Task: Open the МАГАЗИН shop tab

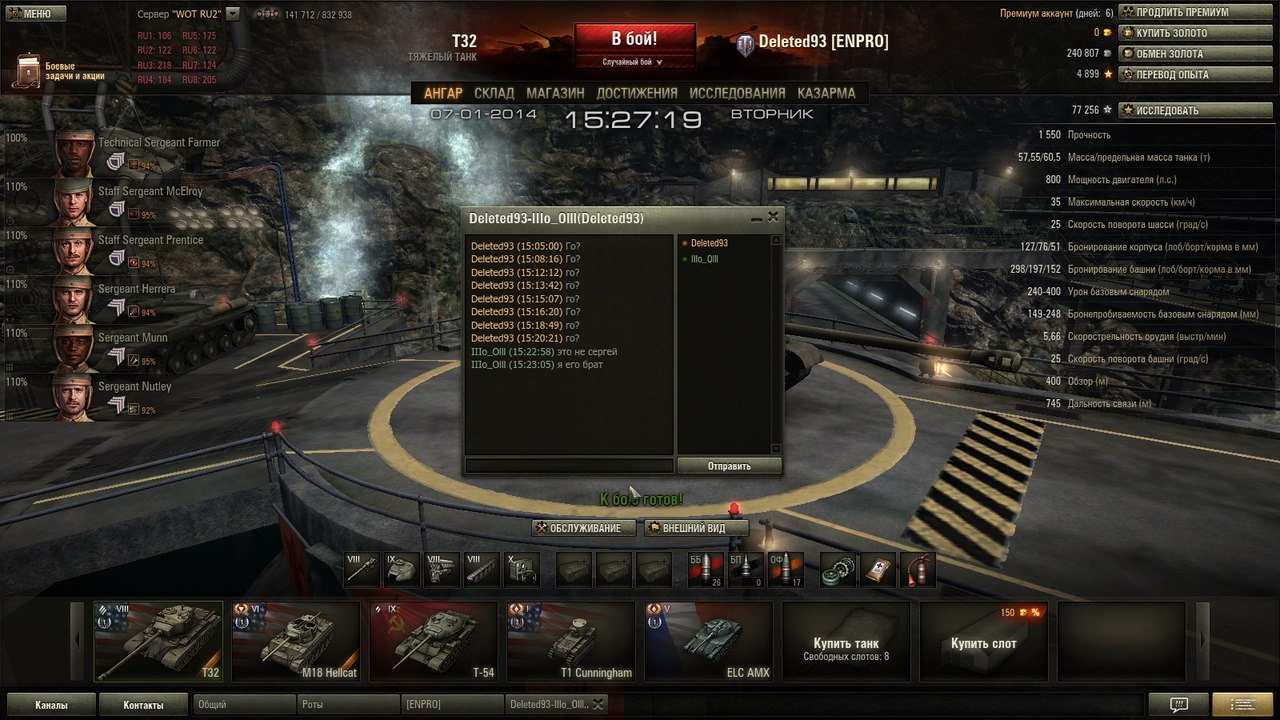Action: (x=555, y=93)
